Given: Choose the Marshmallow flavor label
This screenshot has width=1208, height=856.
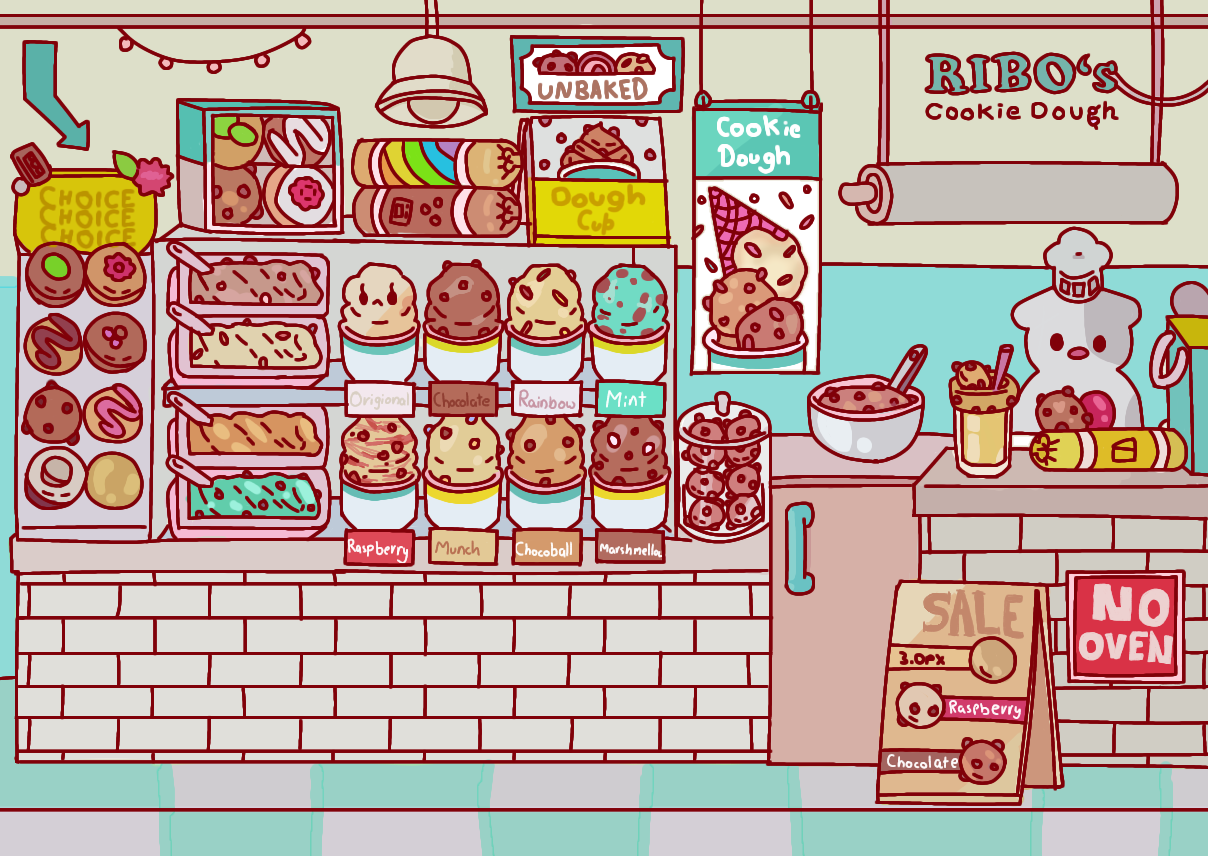Looking at the screenshot, I should (631, 548).
